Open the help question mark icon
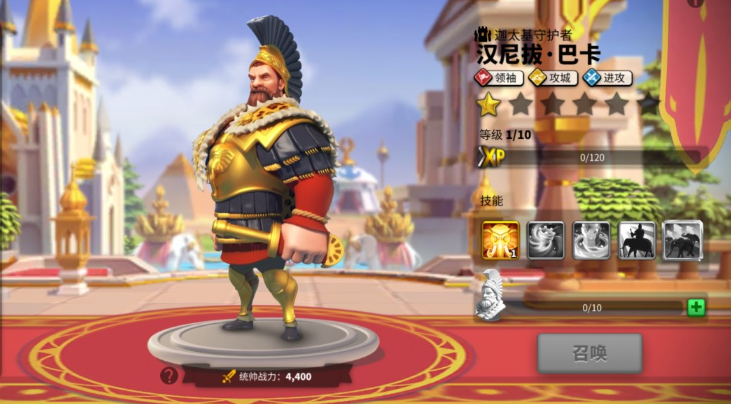 coord(169,376)
